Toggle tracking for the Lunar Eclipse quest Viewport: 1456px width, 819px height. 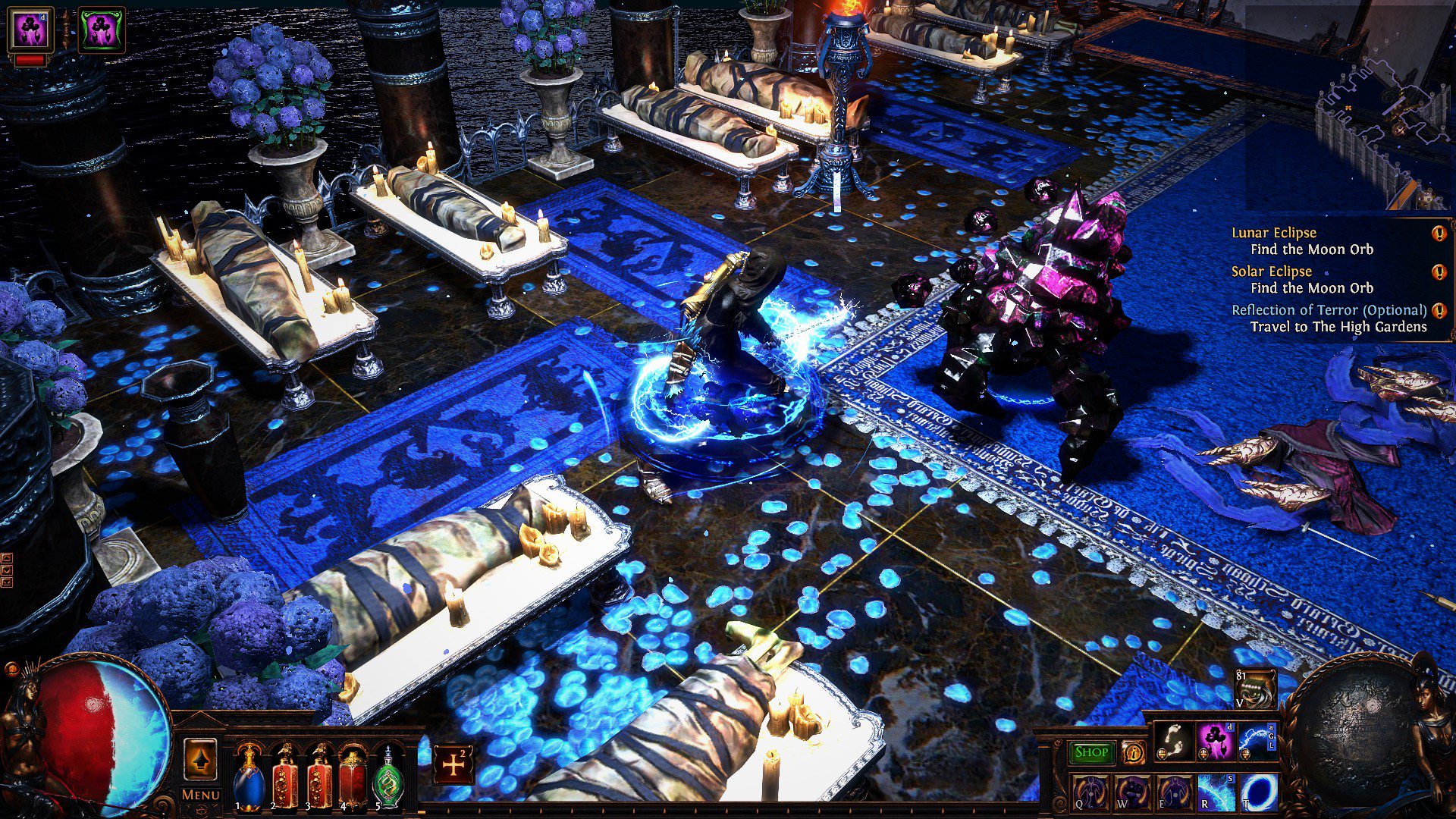pyautogui.click(x=1439, y=233)
